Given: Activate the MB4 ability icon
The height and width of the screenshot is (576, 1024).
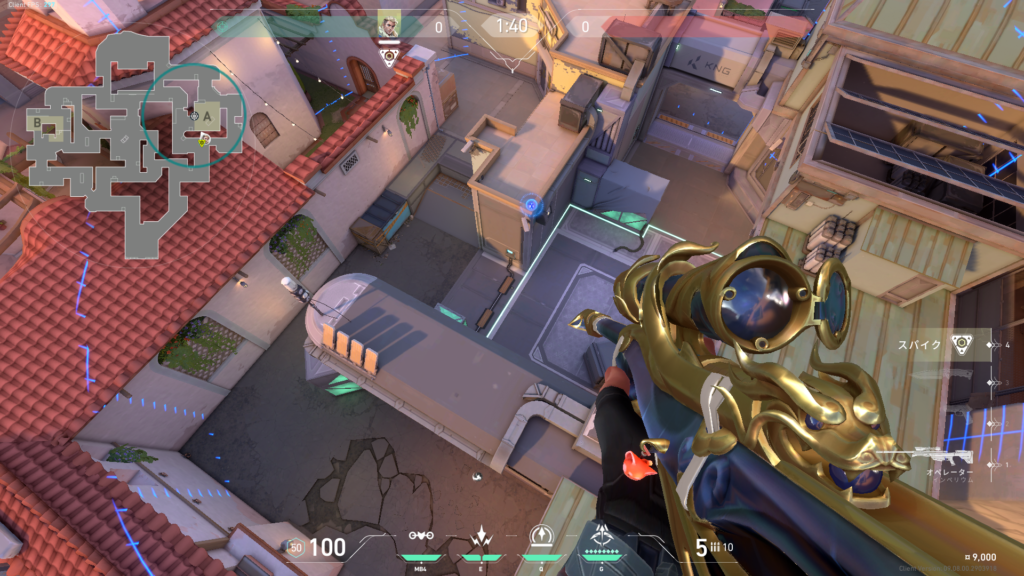Looking at the screenshot, I should tap(421, 541).
